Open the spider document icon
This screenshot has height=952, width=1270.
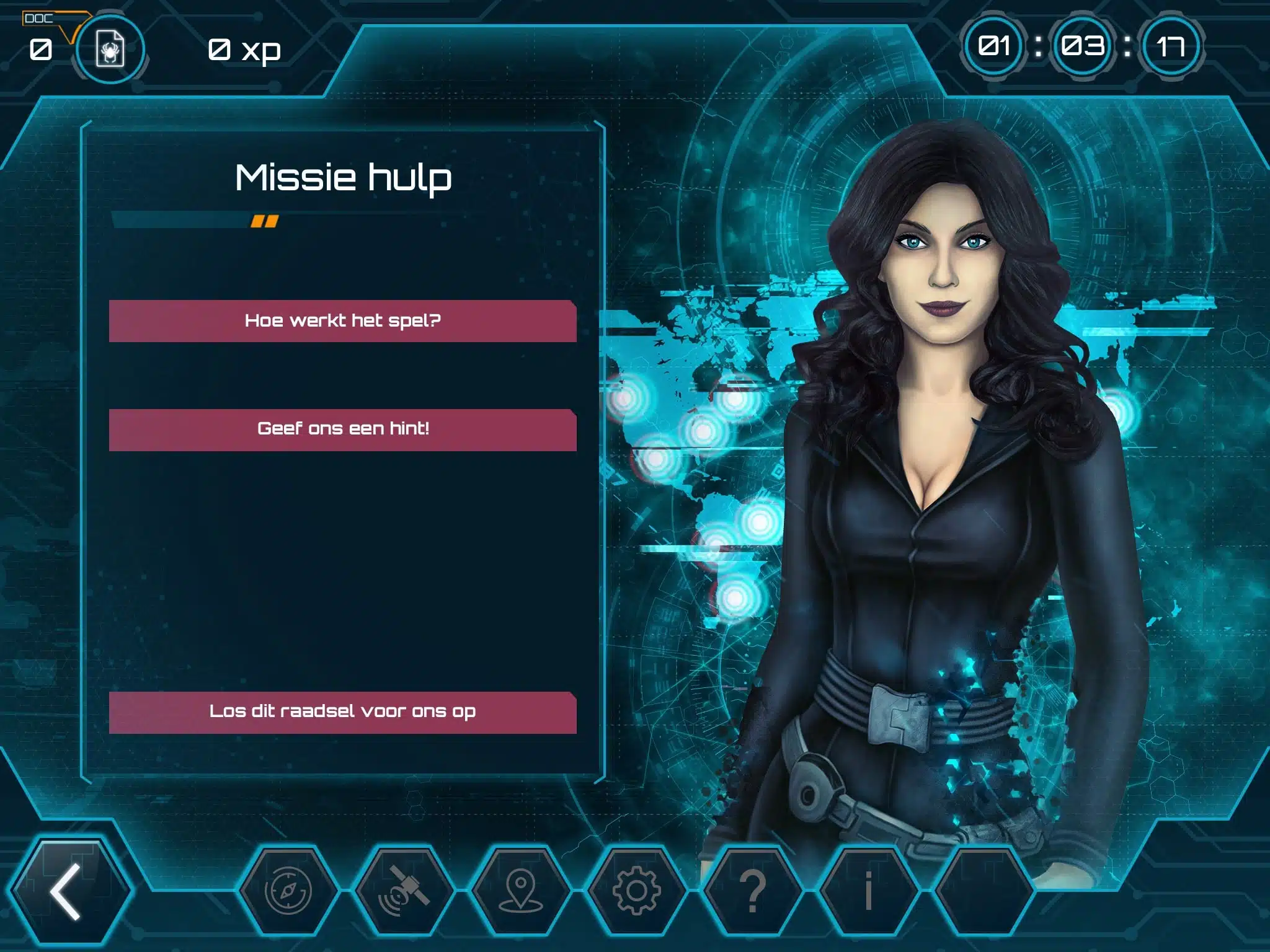click(110, 49)
